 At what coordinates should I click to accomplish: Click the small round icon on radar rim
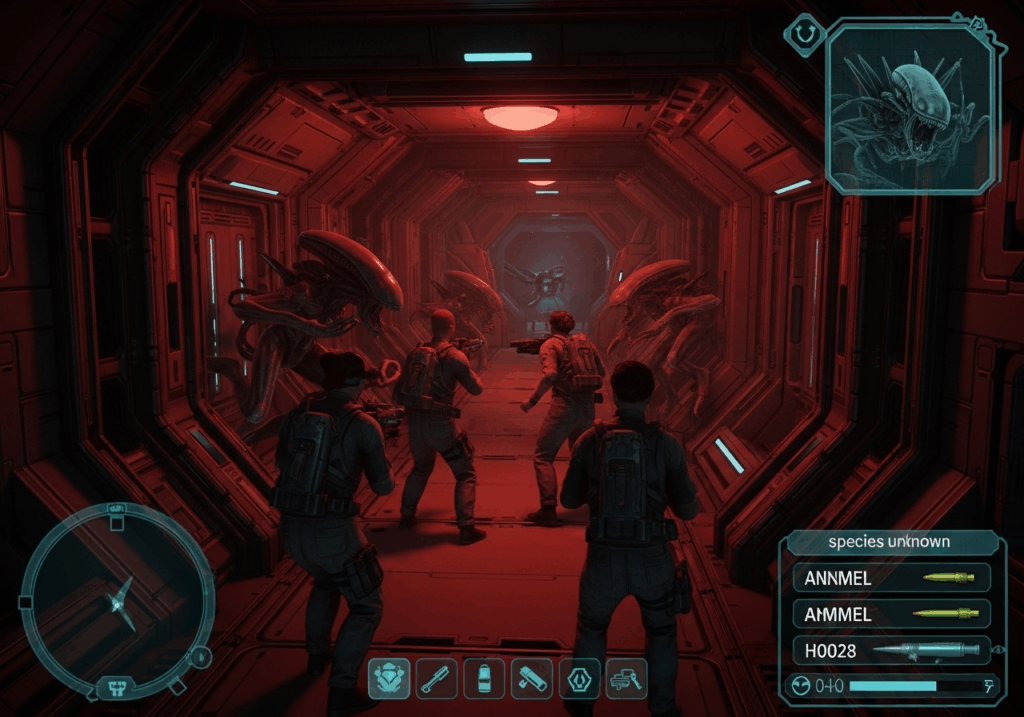tap(200, 657)
